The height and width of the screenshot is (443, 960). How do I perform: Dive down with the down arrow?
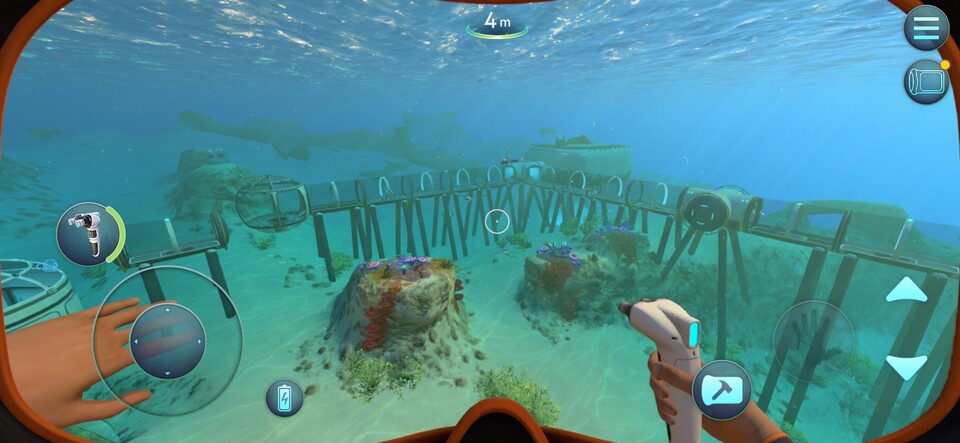click(906, 367)
